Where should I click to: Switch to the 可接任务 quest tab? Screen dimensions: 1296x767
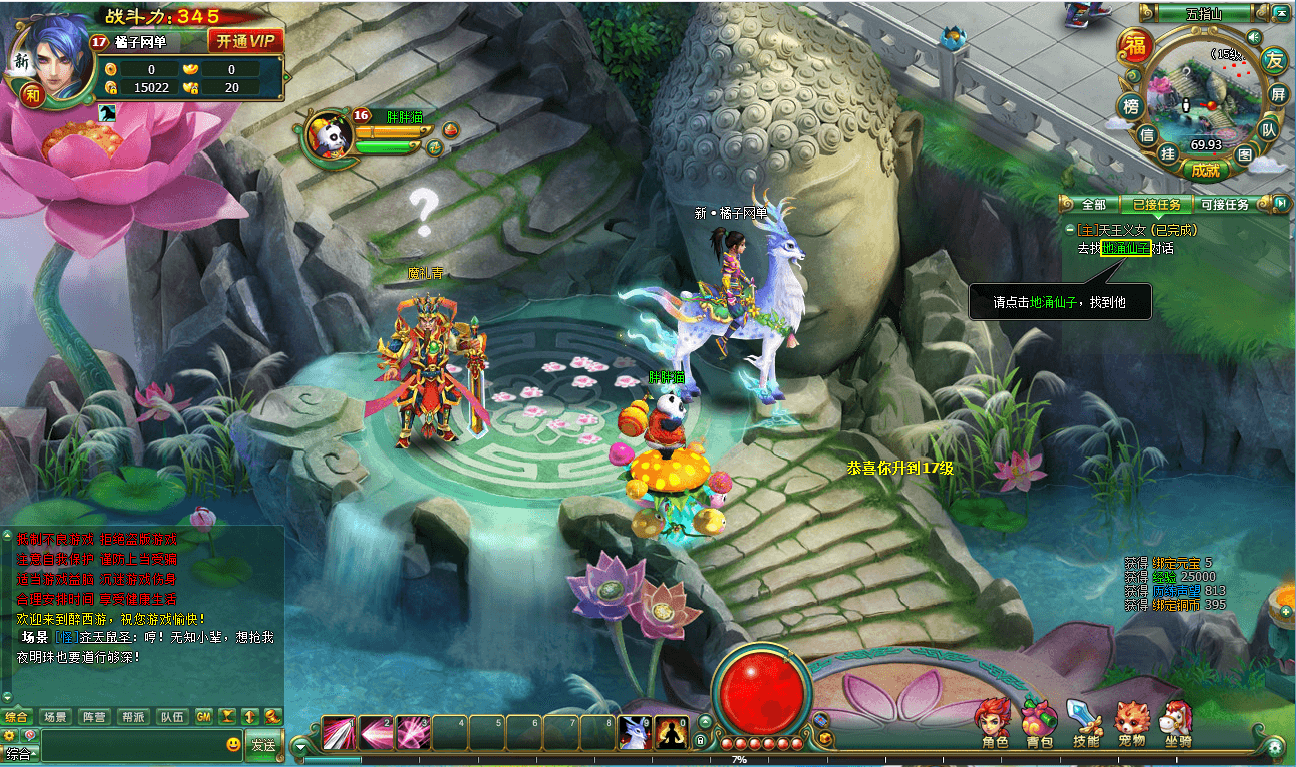(1223, 205)
